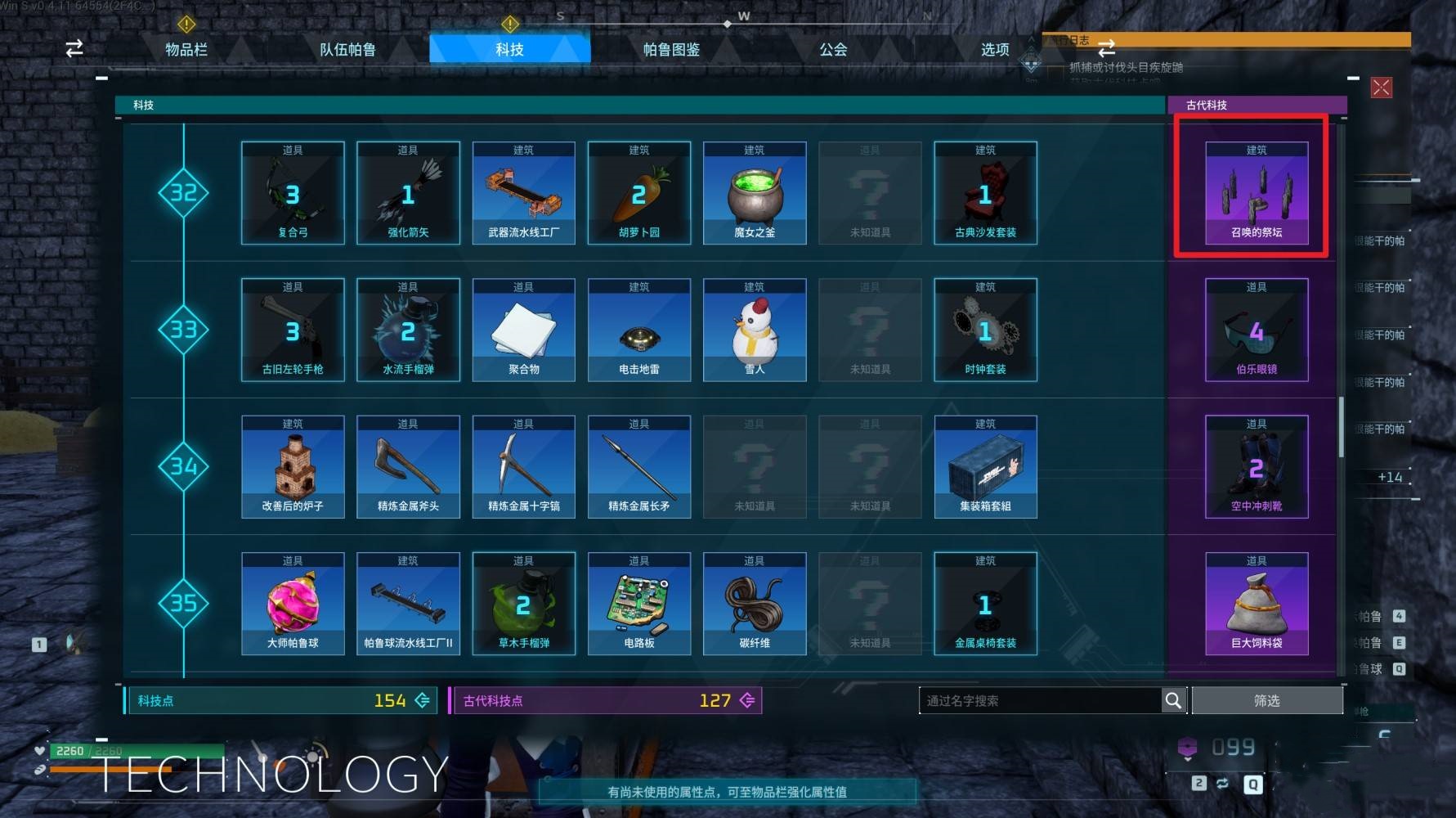Viewport: 1456px width, 818px height.
Task: Select the 巨大饲料袋 ancient tile
Action: coord(1257,604)
